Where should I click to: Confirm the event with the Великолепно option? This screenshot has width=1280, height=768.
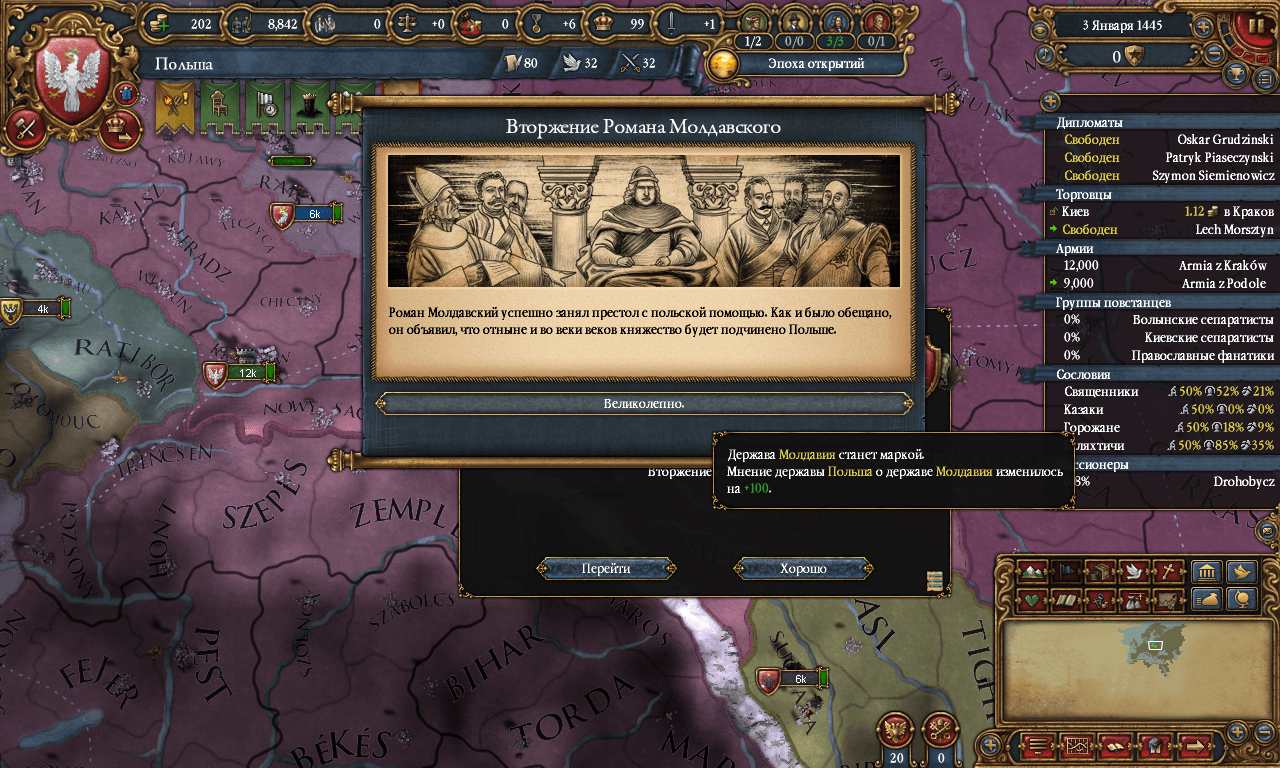(644, 404)
